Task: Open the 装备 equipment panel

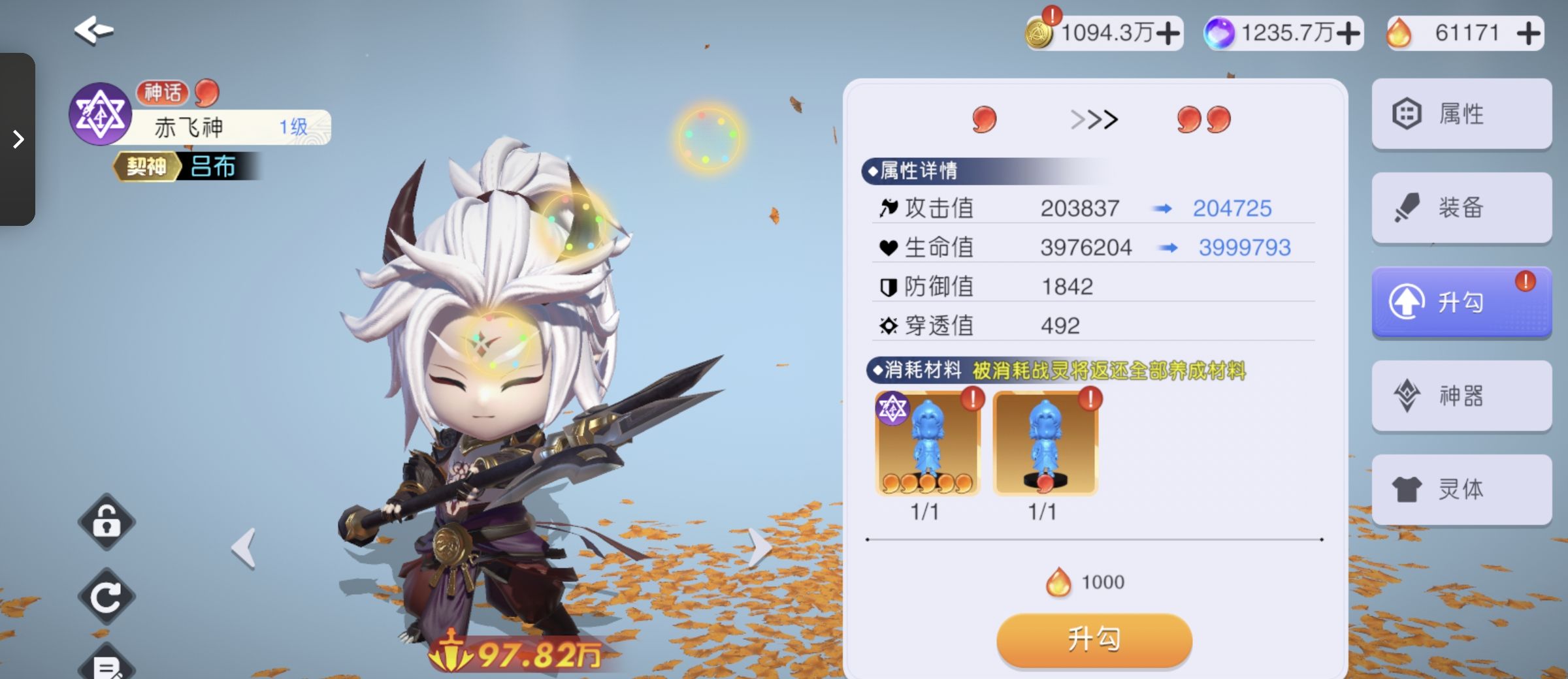Action: (1462, 208)
